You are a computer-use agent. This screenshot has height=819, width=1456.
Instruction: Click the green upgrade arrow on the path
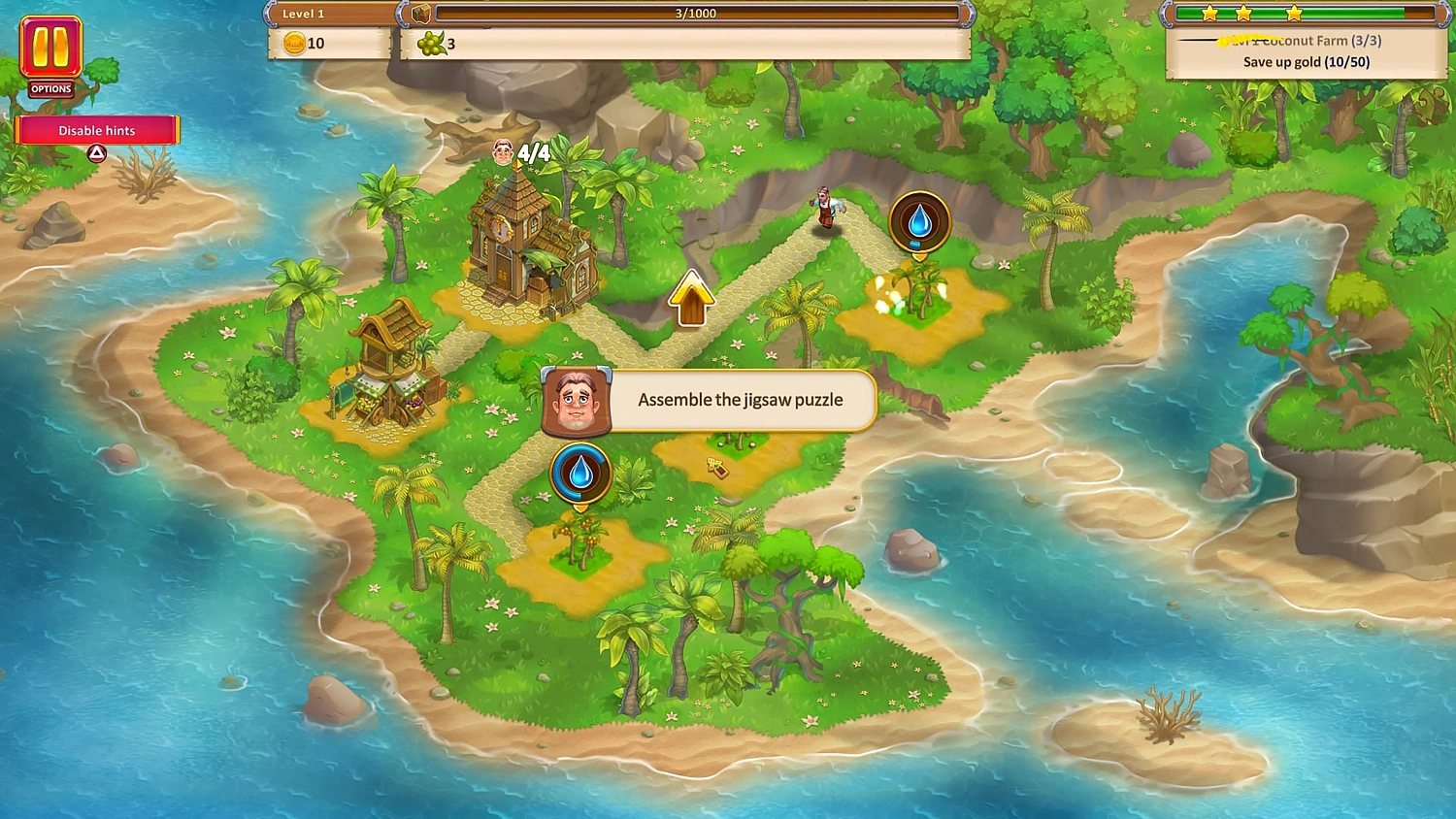[691, 296]
